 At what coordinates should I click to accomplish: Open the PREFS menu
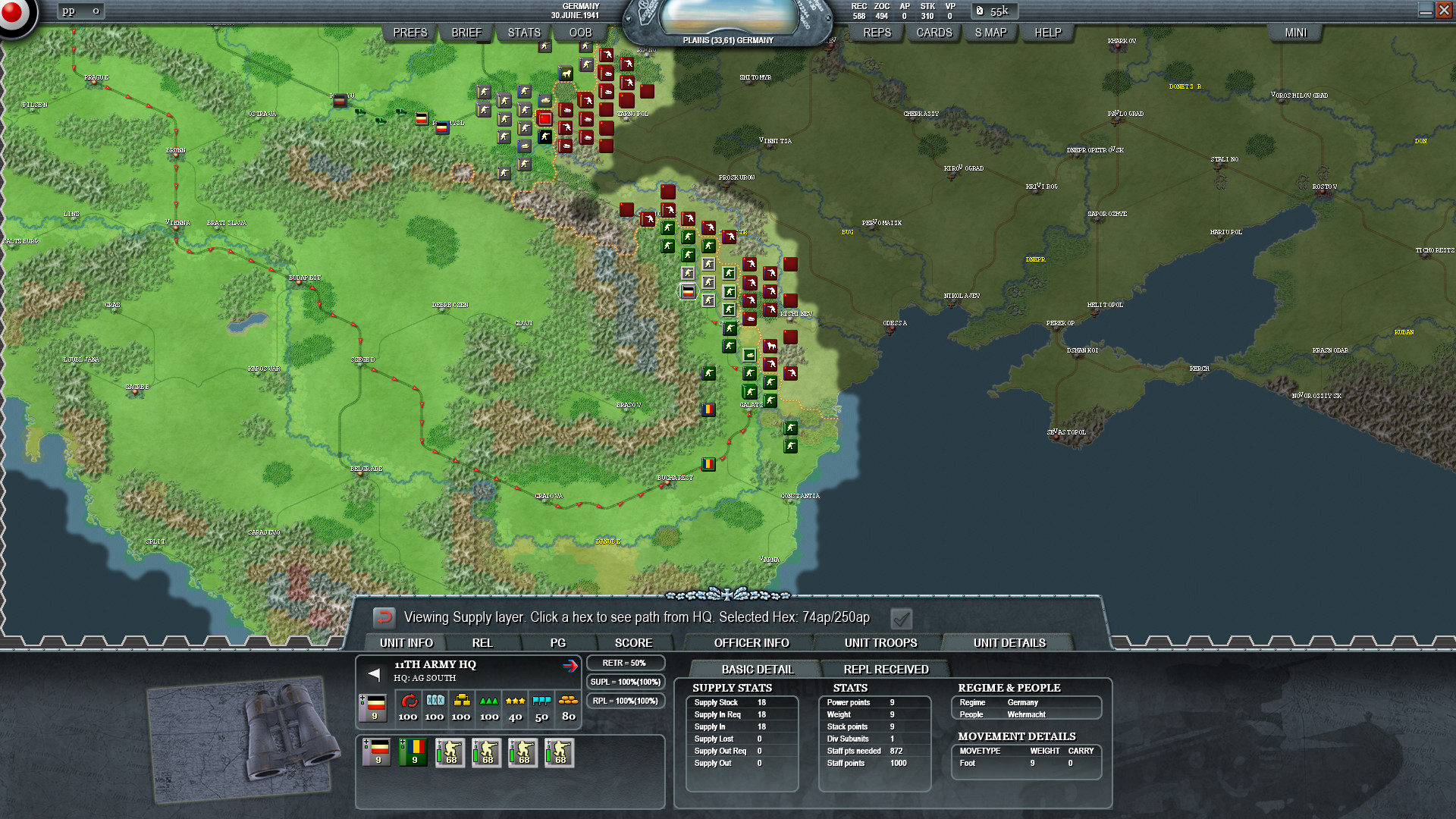click(409, 32)
